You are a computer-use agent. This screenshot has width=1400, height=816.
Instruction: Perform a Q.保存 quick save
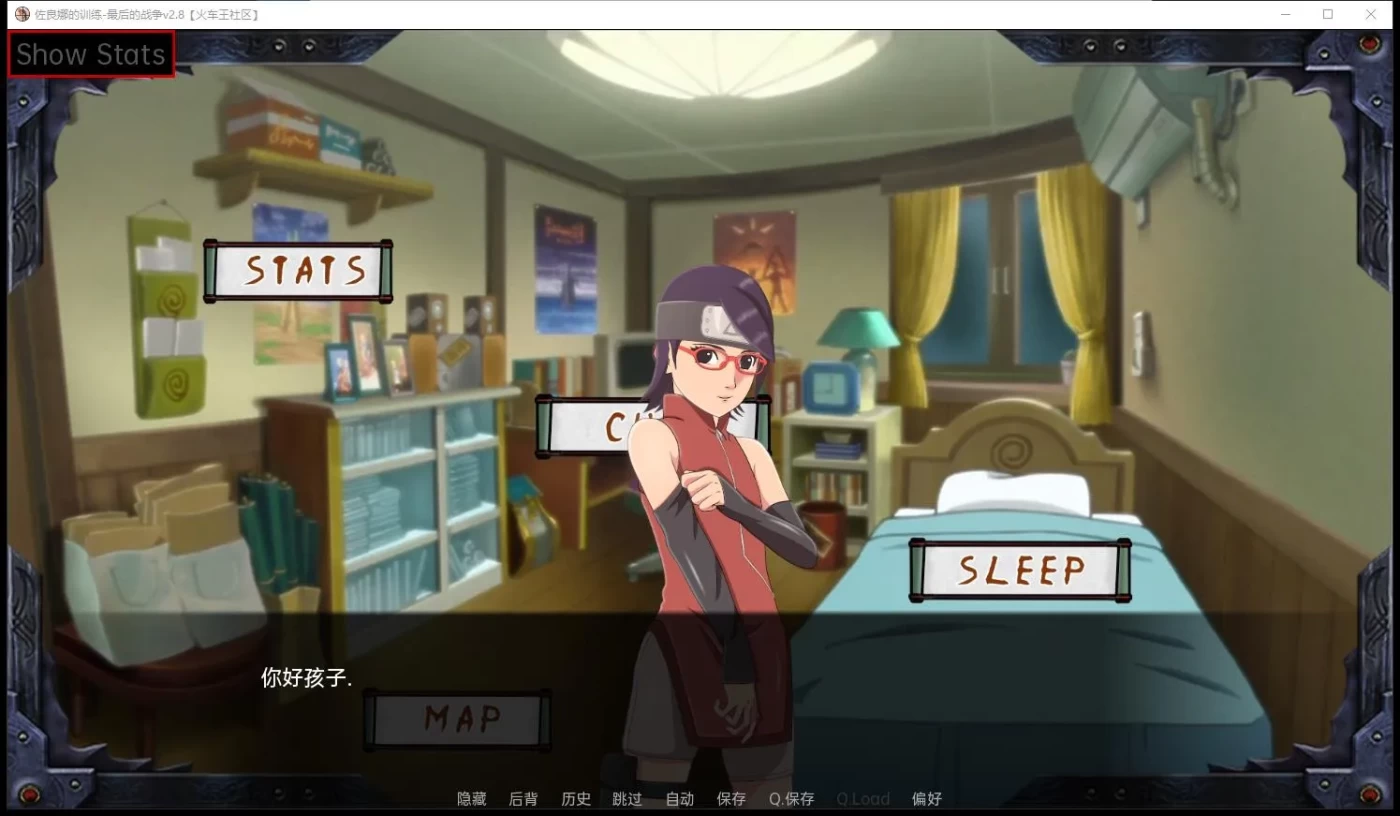[790, 799]
